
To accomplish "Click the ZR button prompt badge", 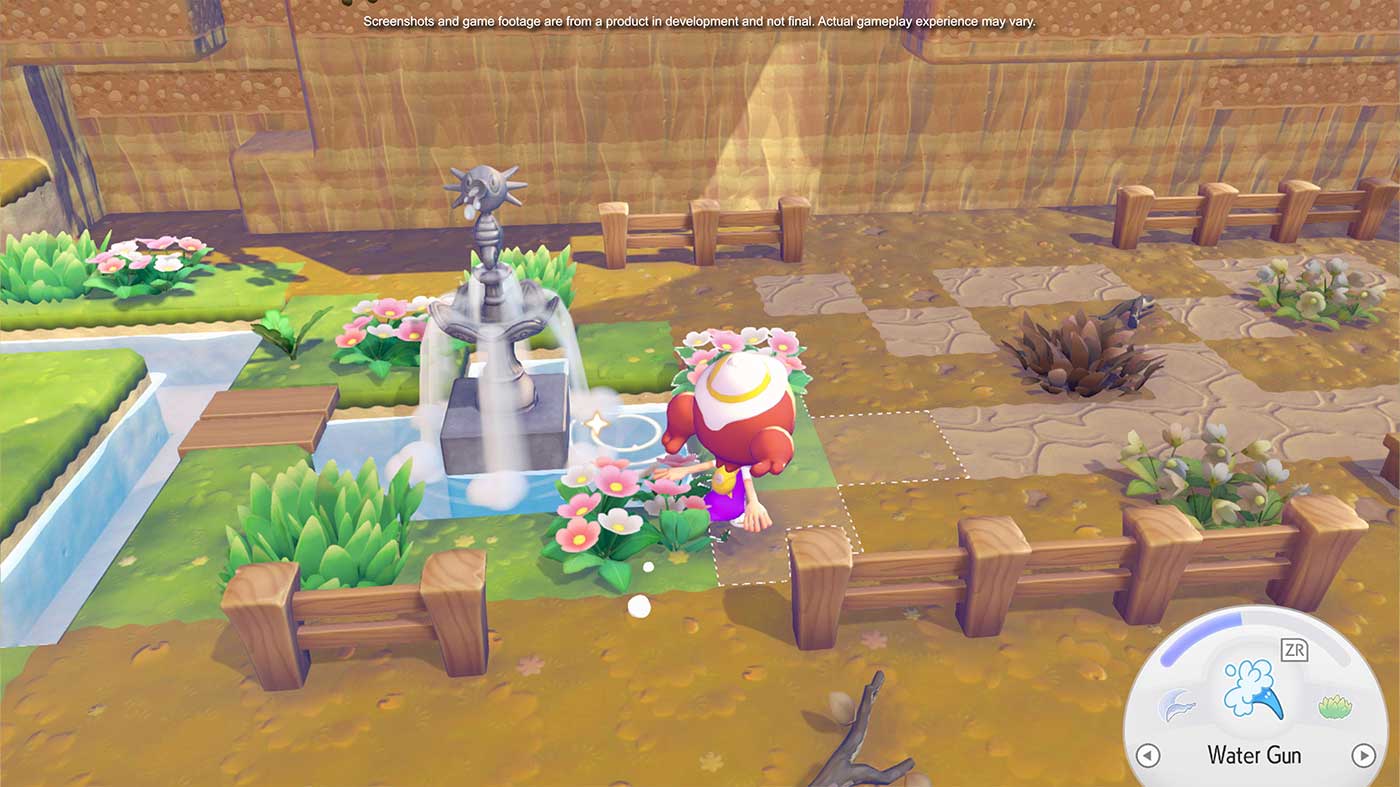I will tap(1296, 649).
